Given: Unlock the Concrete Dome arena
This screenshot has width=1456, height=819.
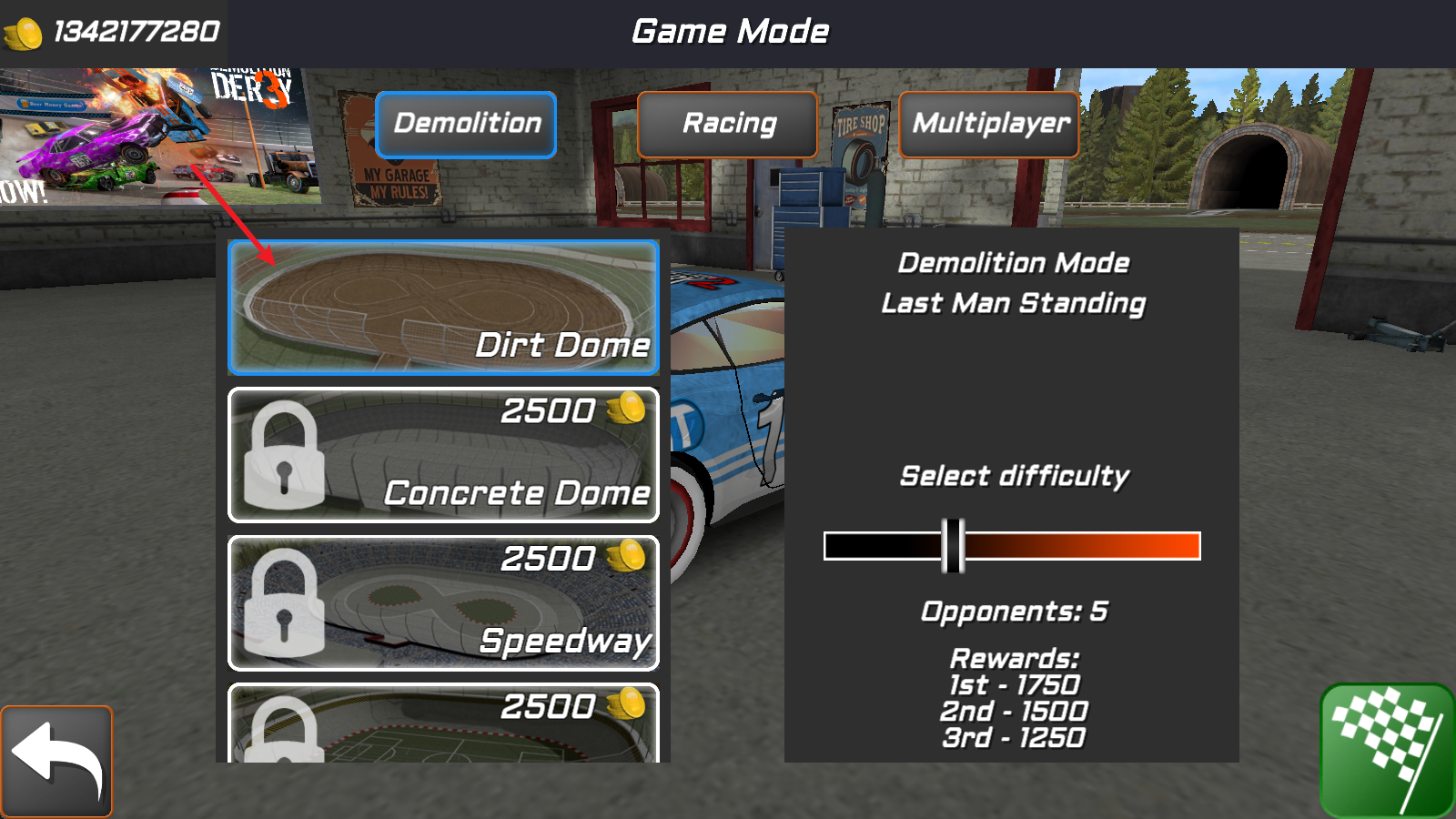Looking at the screenshot, I should [x=443, y=455].
